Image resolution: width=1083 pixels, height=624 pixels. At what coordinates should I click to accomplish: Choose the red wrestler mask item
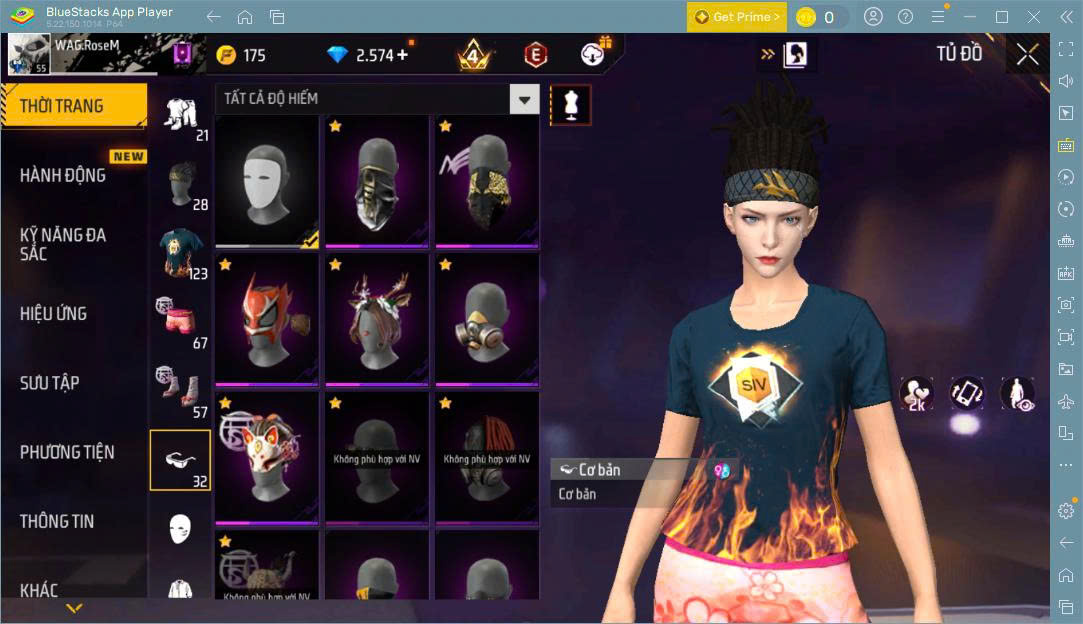pyautogui.click(x=267, y=319)
